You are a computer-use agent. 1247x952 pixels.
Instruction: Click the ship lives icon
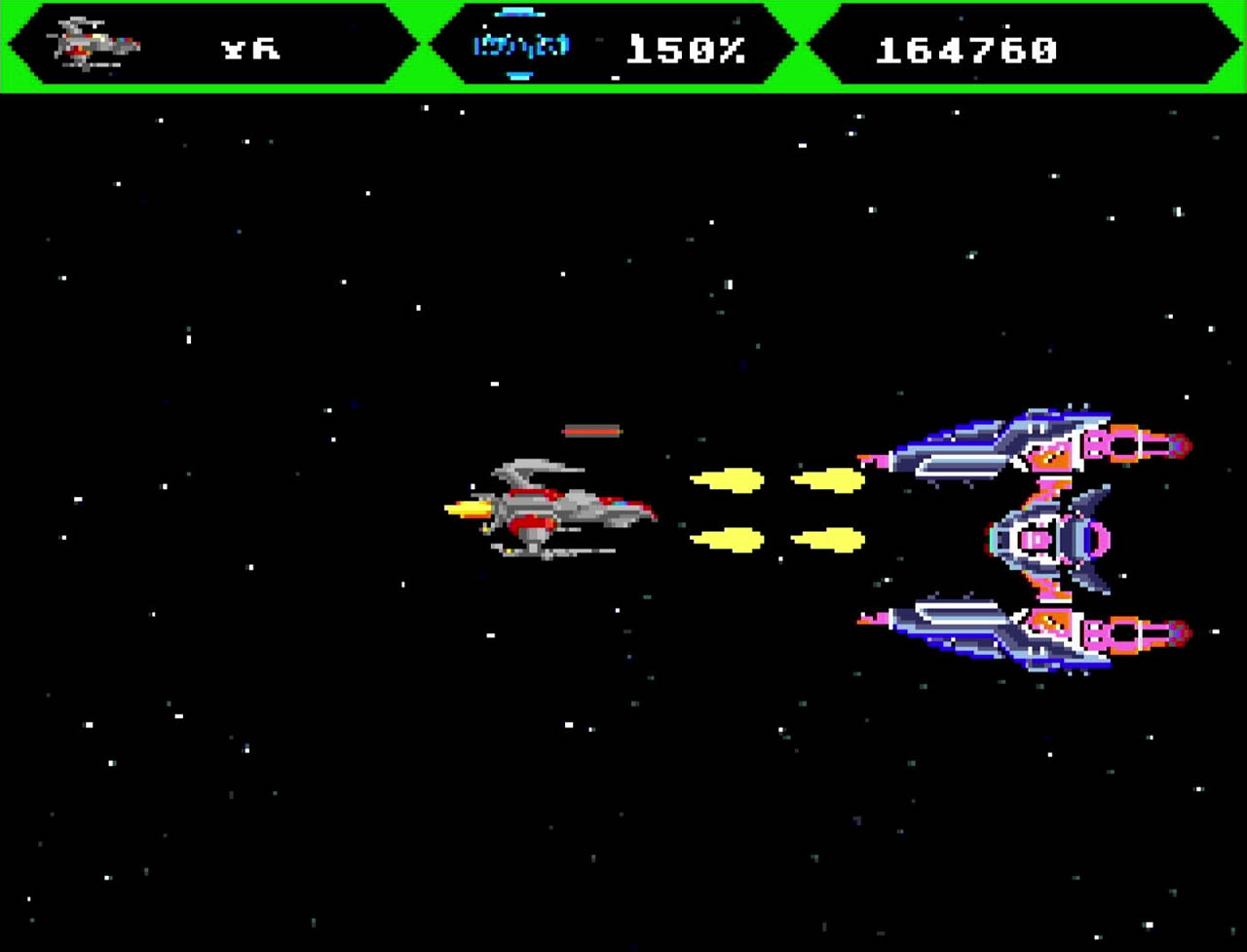click(x=97, y=45)
